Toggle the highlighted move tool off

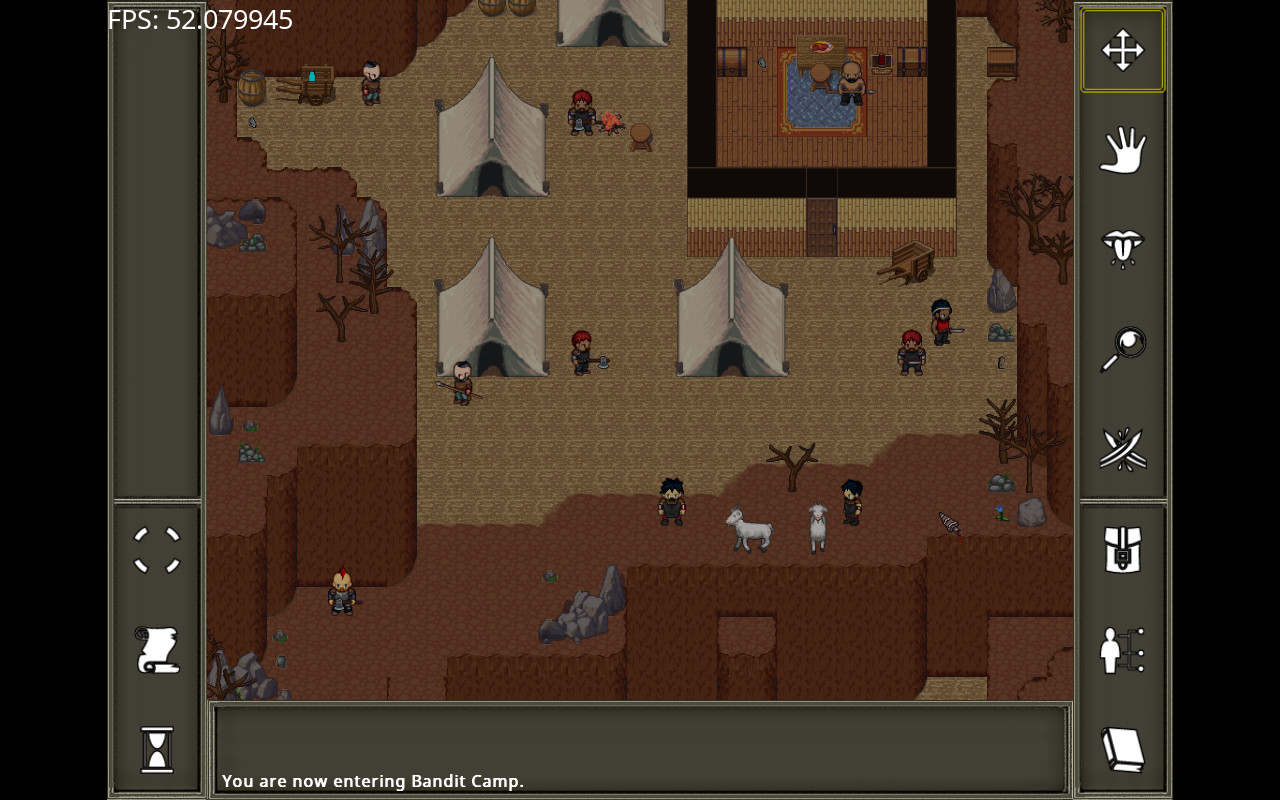click(1122, 49)
